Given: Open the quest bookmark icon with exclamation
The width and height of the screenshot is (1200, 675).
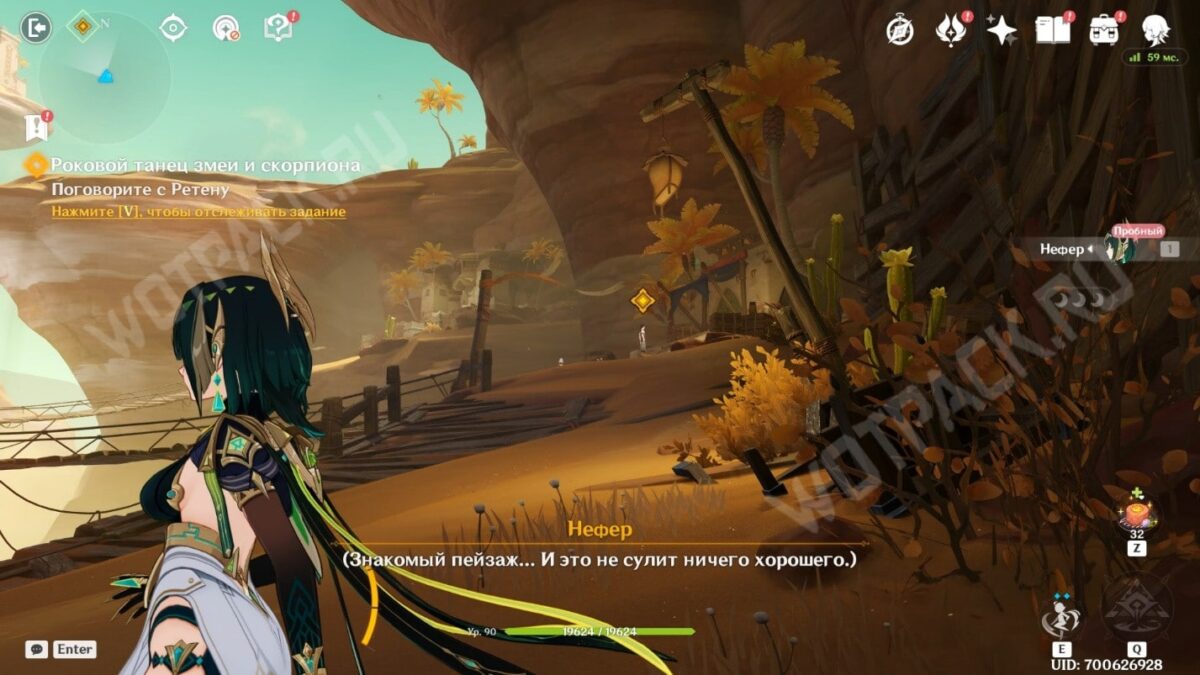Looking at the screenshot, I should tap(34, 127).
